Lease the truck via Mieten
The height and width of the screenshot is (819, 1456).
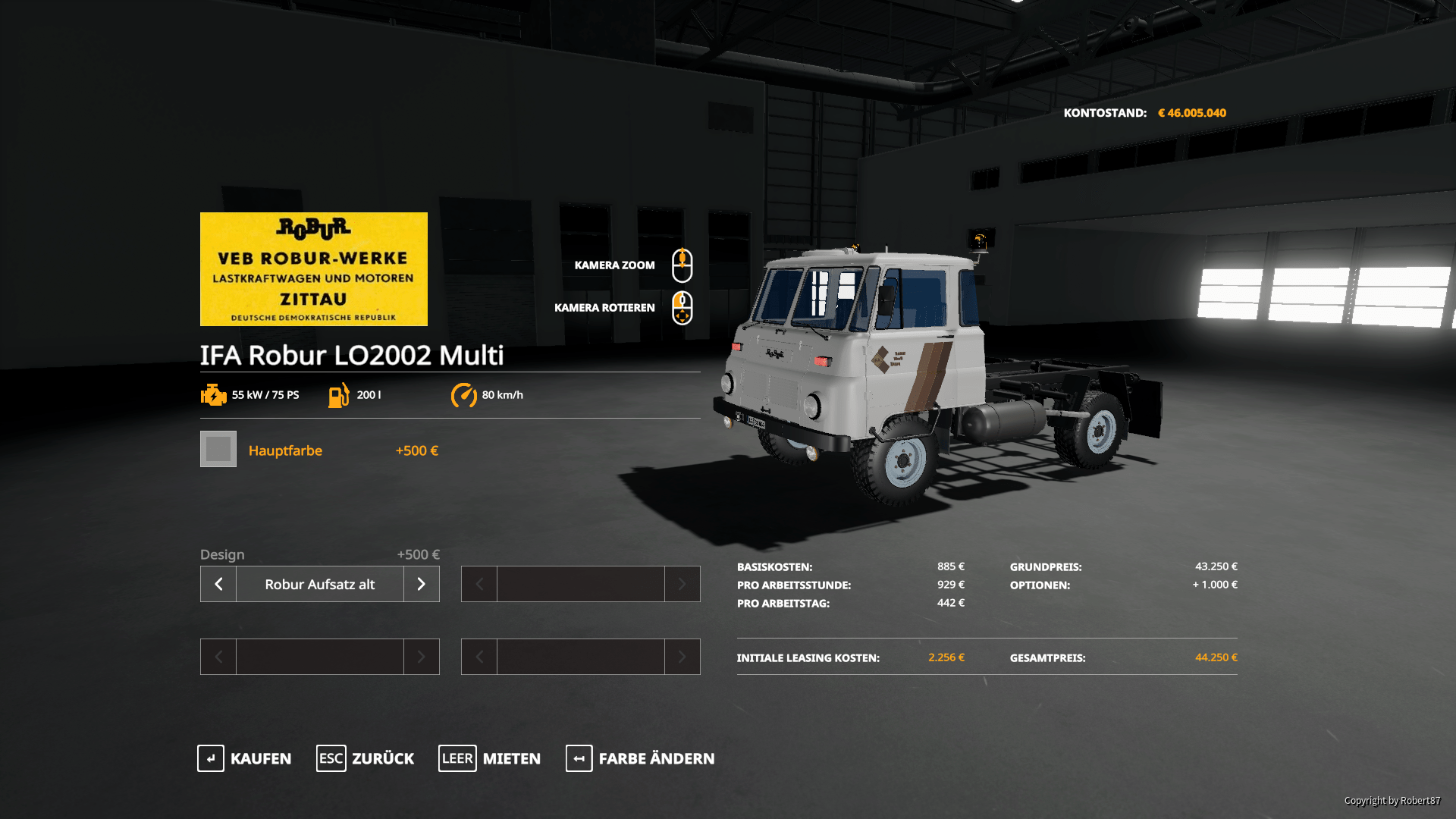(x=490, y=758)
